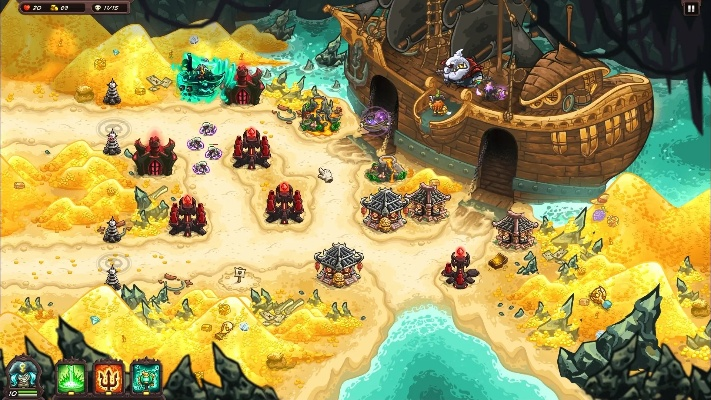Screen dimensions: 711x400
Task: Cast the orange trident ability
Action: tap(109, 377)
